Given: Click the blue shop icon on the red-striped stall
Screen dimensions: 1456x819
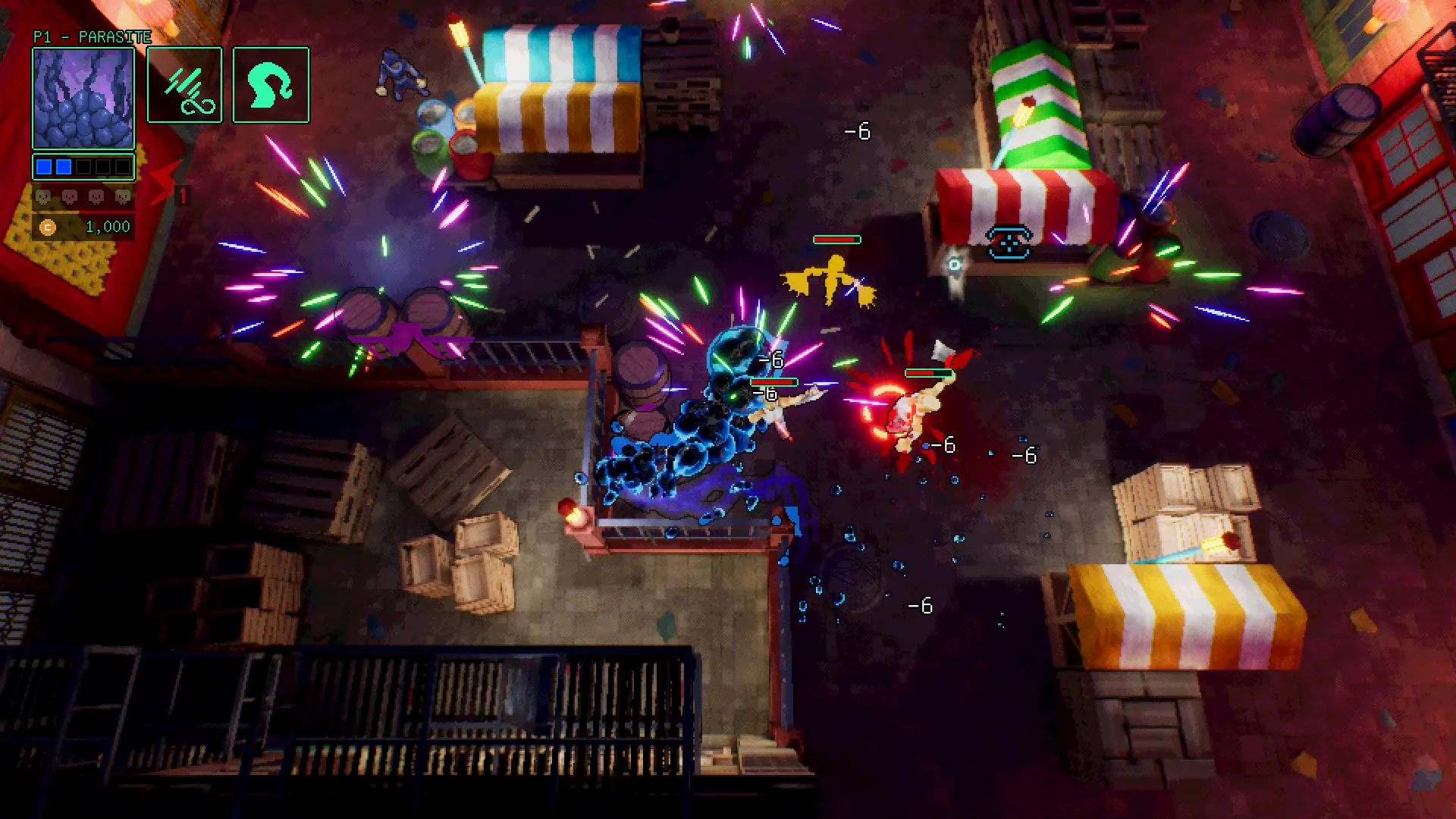Looking at the screenshot, I should click(1009, 244).
